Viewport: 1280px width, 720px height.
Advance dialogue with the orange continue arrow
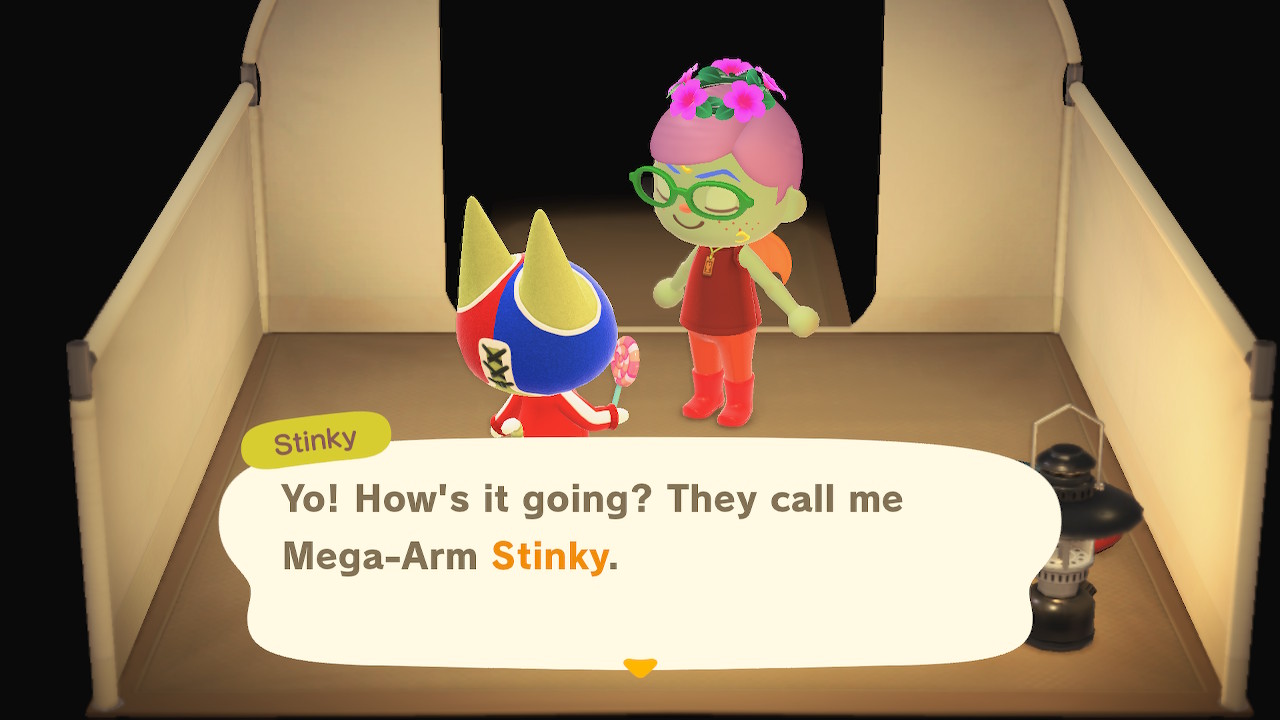pyautogui.click(x=639, y=667)
